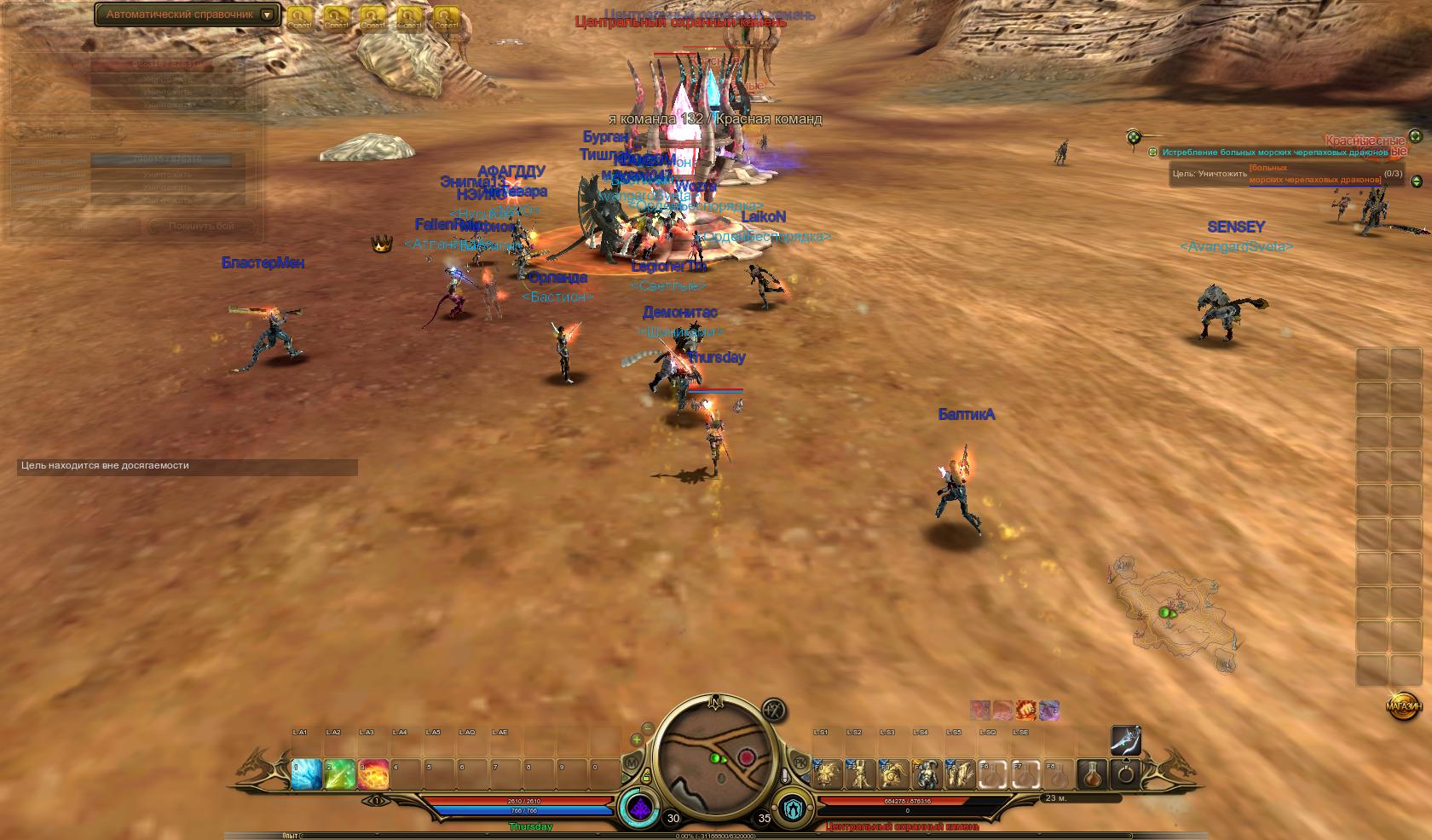Image resolution: width=1432 pixels, height=840 pixels.
Task: Activate the green skill in slot 2
Action: click(x=340, y=774)
